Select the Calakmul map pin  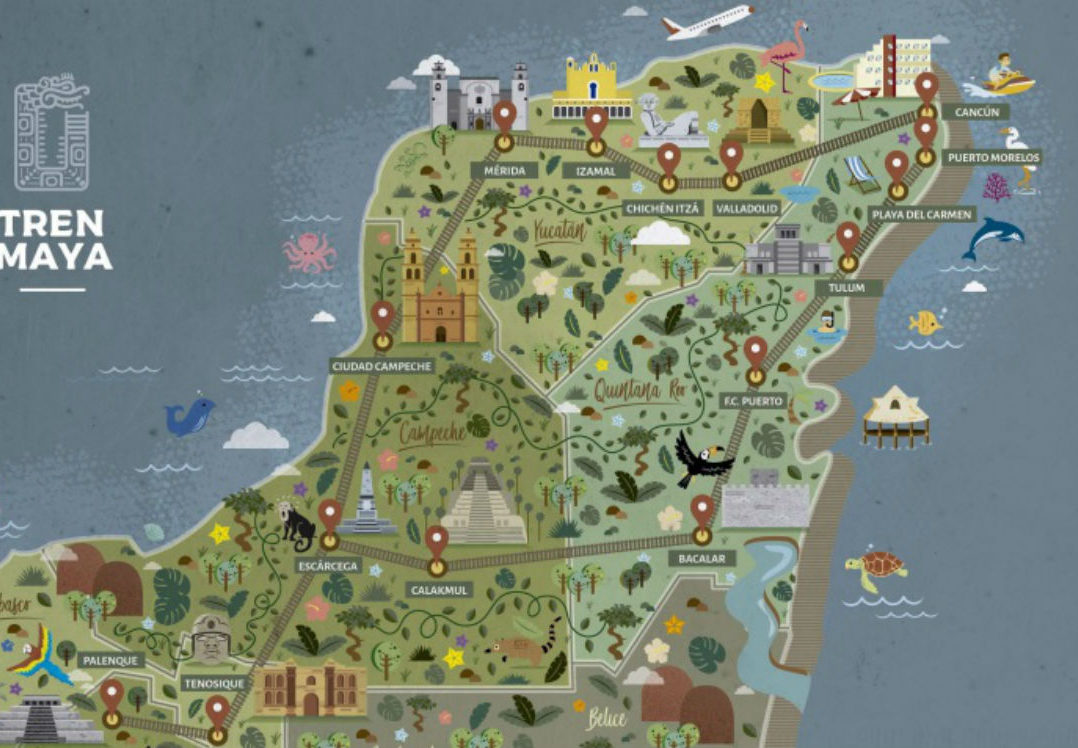[436, 543]
